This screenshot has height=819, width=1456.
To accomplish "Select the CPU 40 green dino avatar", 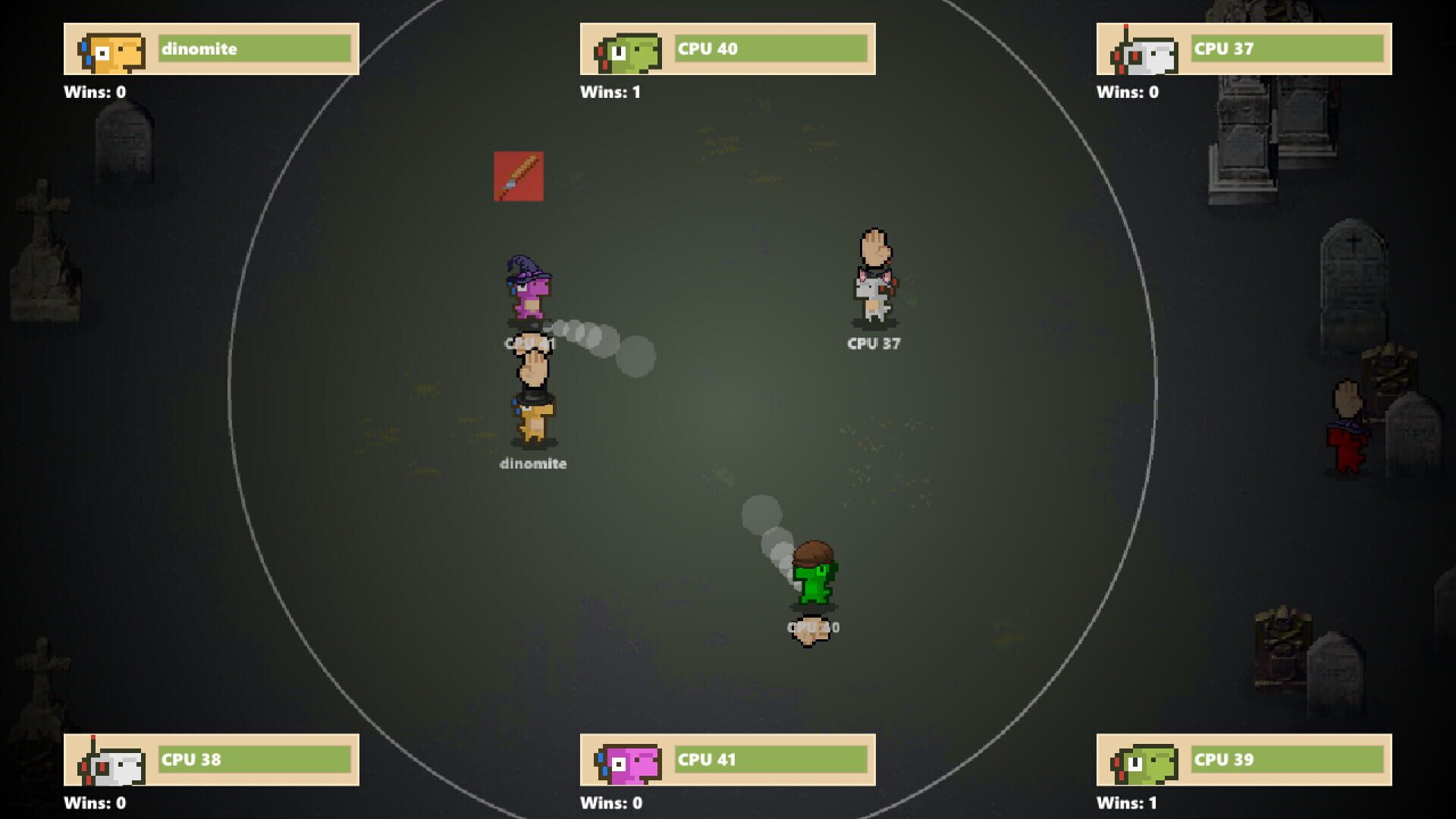I will pyautogui.click(x=626, y=50).
